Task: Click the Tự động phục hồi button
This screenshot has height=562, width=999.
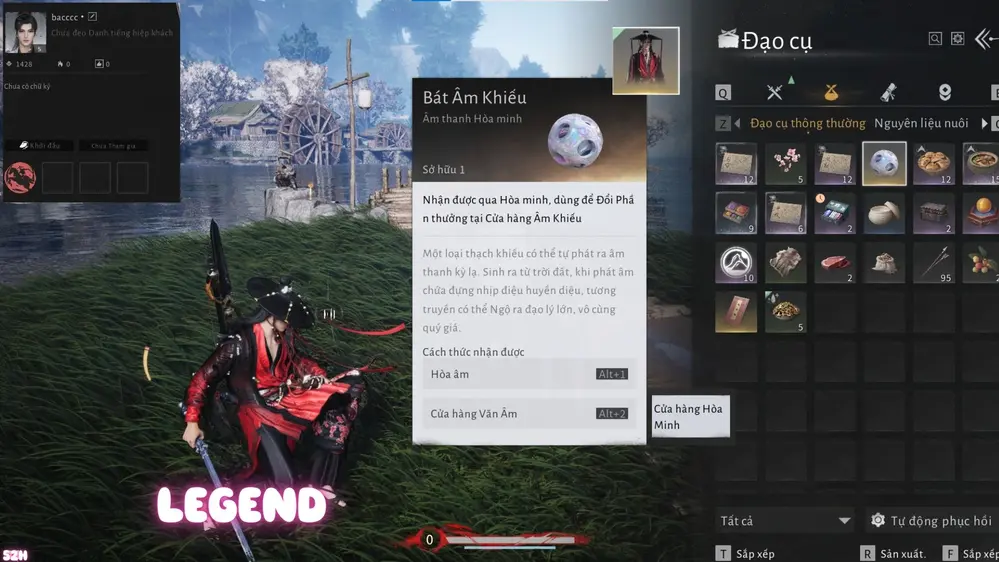Action: [x=931, y=521]
